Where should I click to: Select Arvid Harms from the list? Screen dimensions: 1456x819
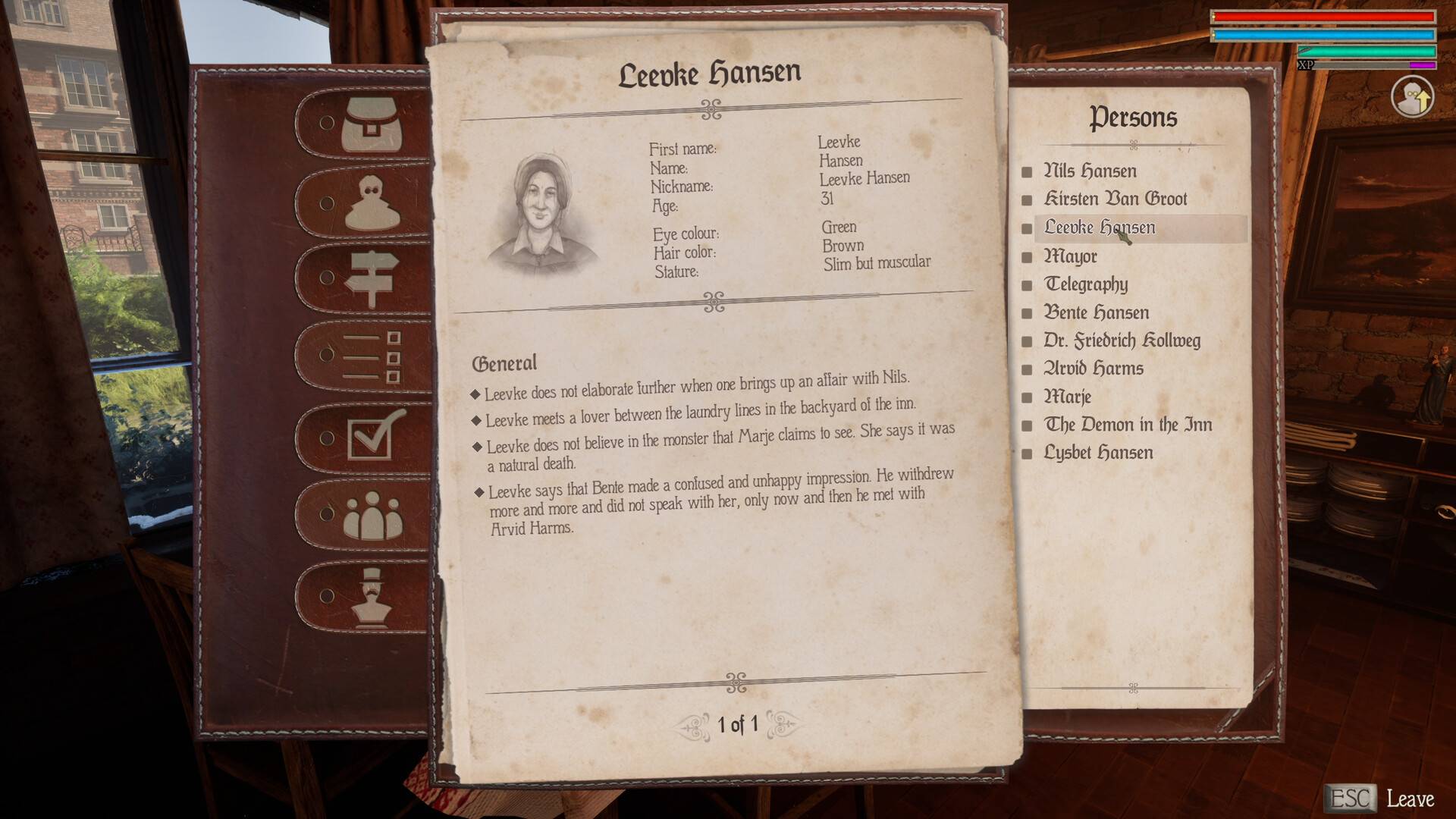click(x=1093, y=369)
